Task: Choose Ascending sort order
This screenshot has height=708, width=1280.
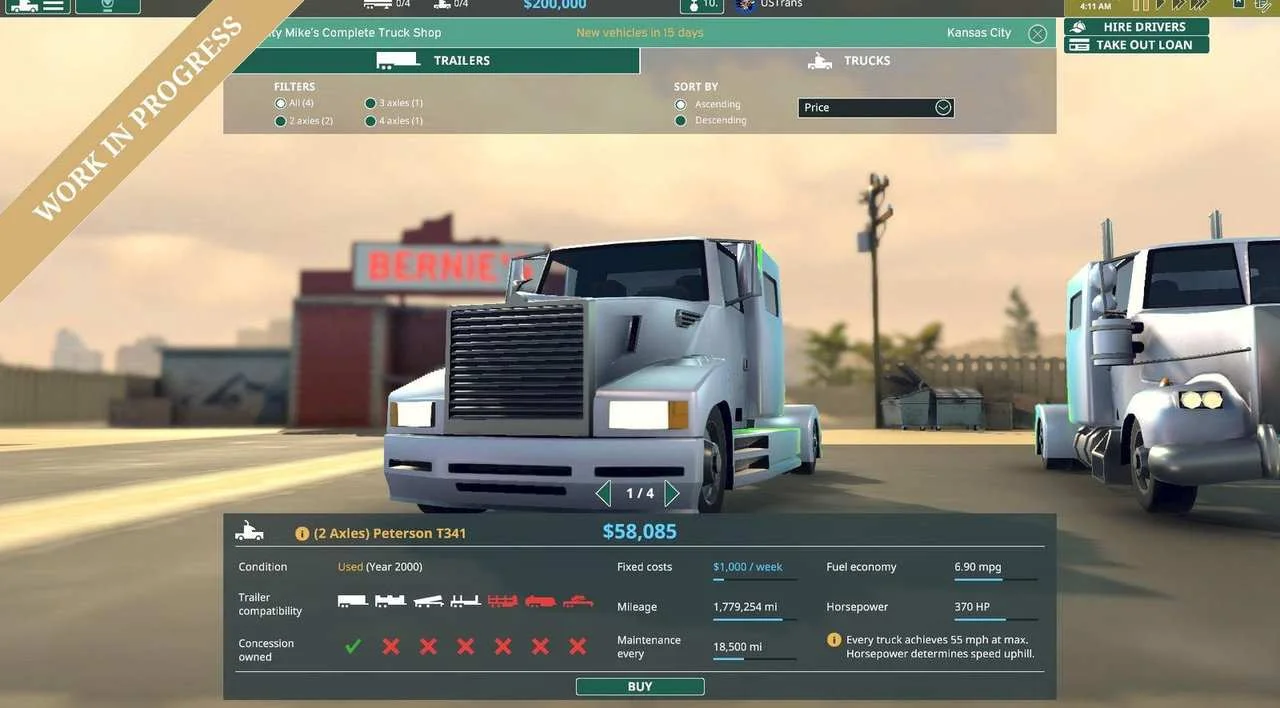Action: click(x=681, y=104)
